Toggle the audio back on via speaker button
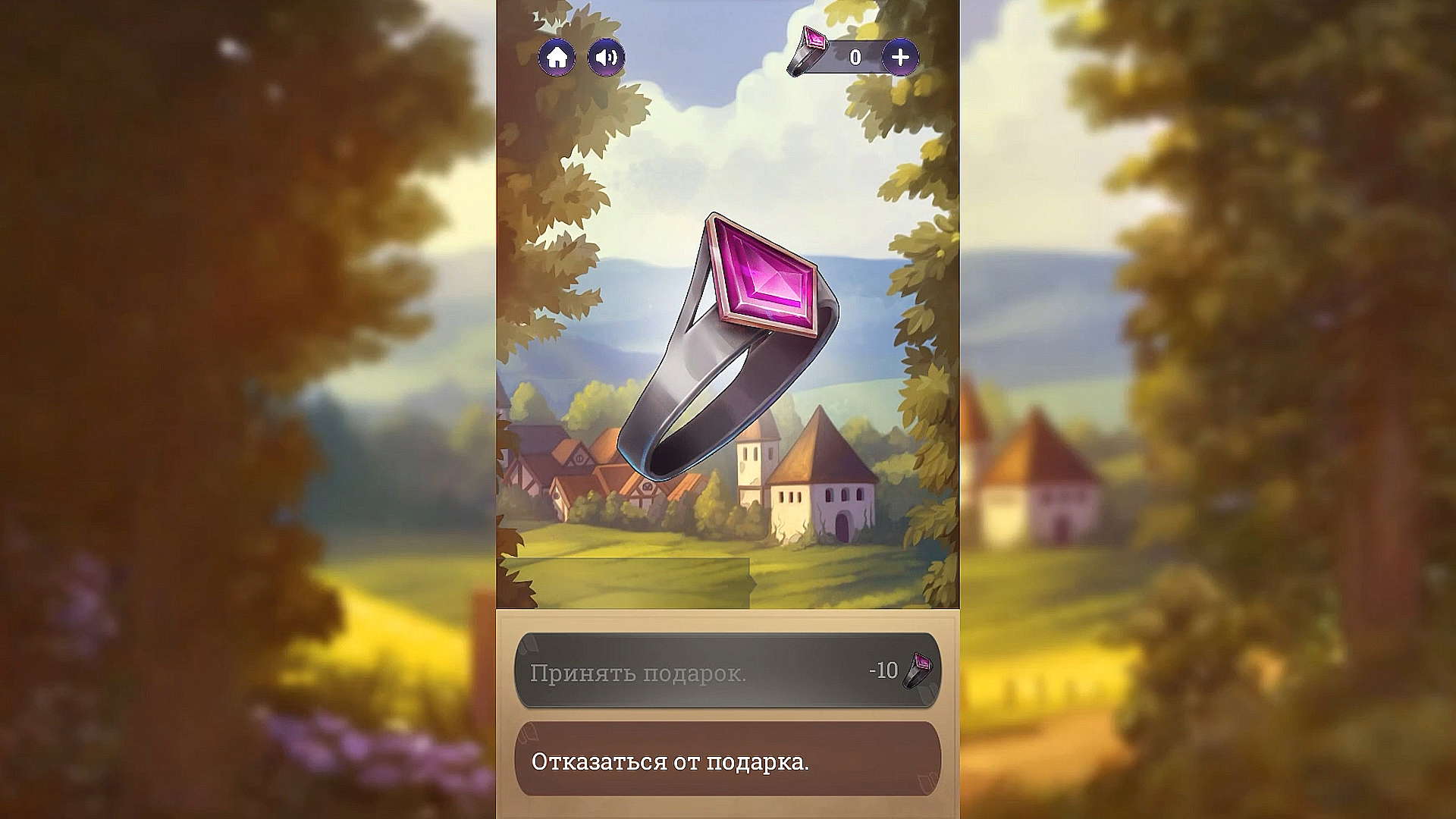This screenshot has width=1456, height=819. pos(604,57)
